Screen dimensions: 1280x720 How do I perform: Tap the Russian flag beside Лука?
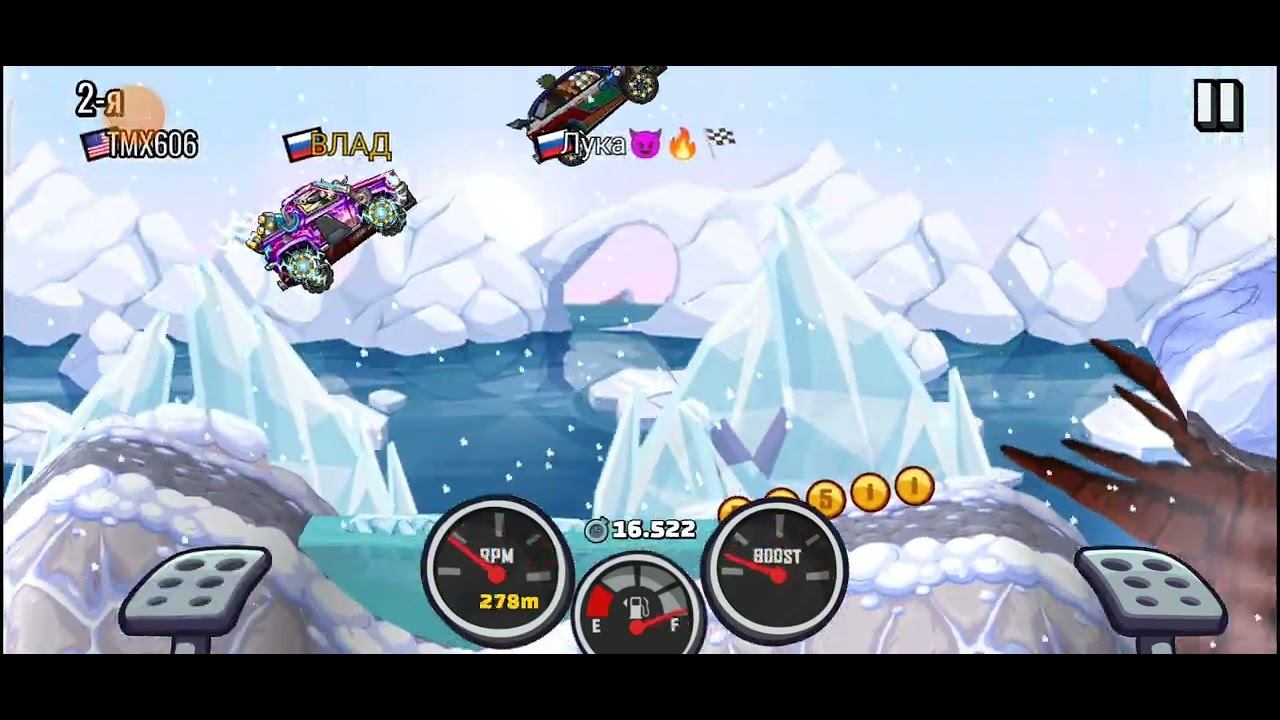point(548,146)
